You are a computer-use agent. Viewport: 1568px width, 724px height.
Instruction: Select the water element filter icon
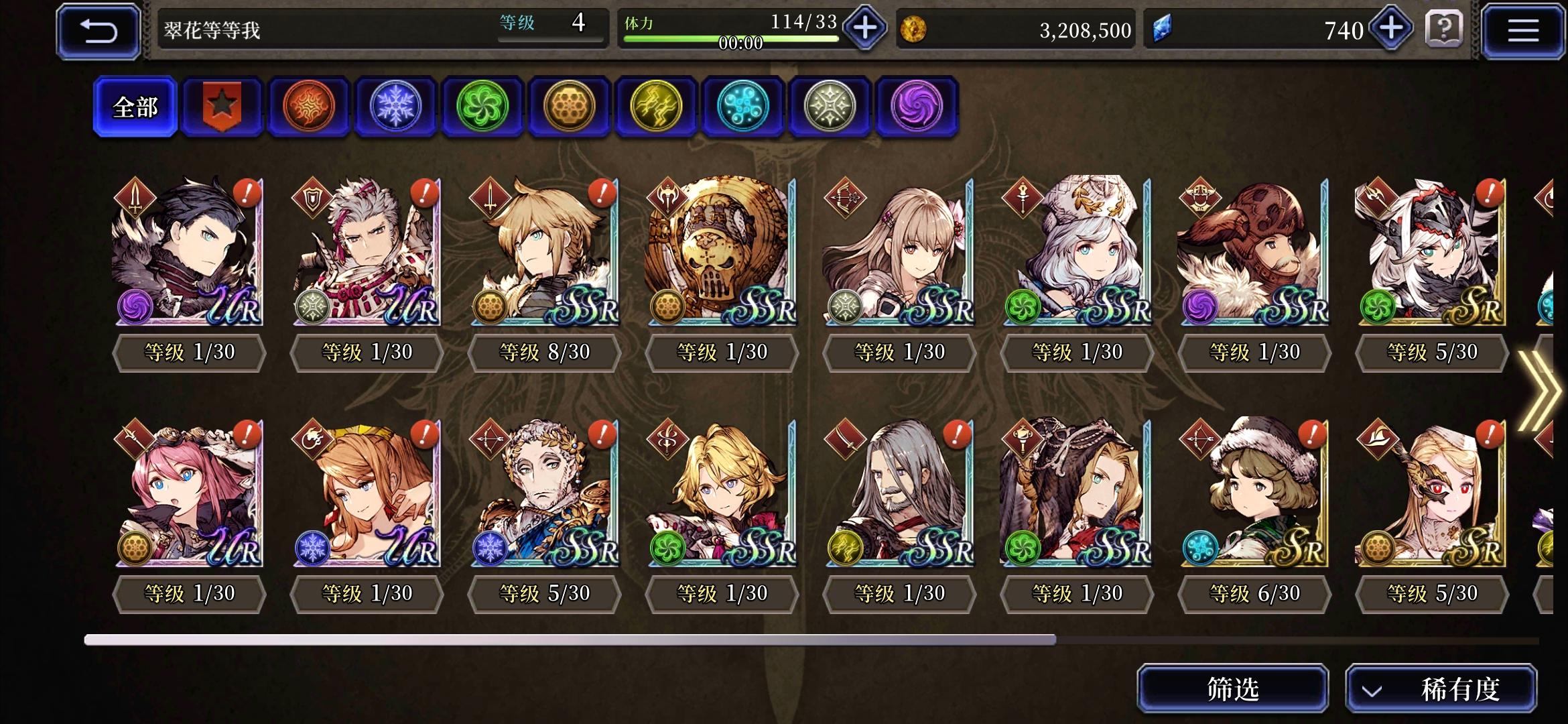pyautogui.click(x=742, y=107)
